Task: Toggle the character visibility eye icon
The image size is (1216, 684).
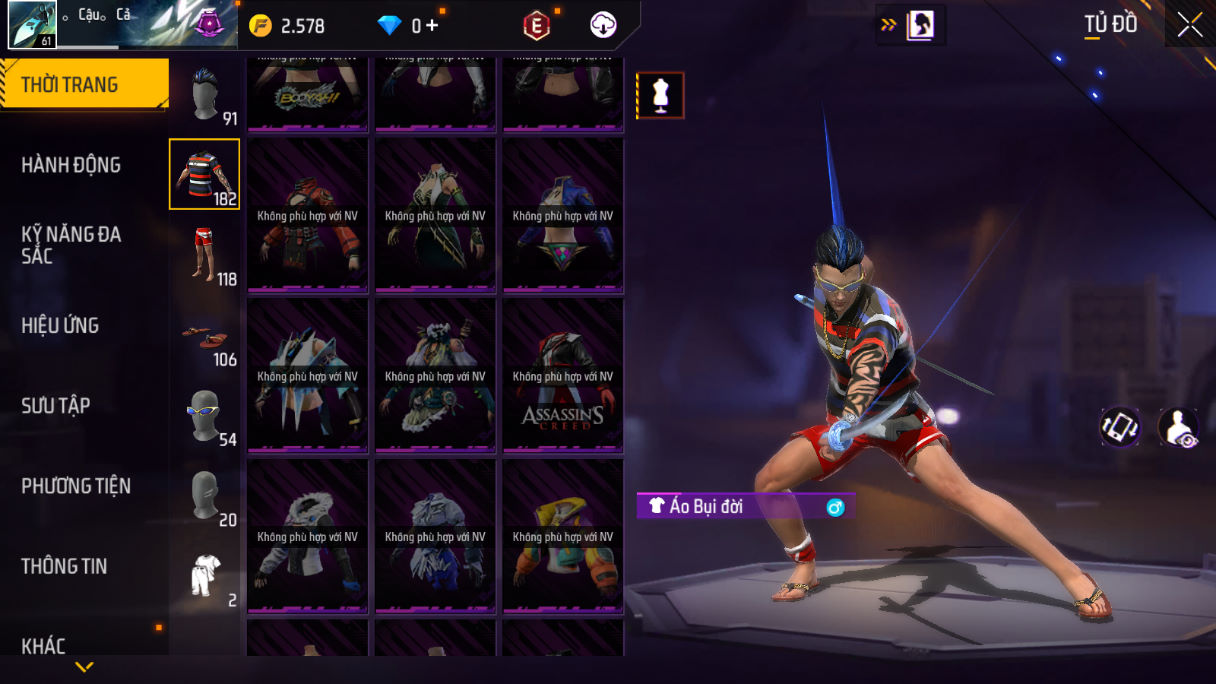Action: tap(1177, 427)
